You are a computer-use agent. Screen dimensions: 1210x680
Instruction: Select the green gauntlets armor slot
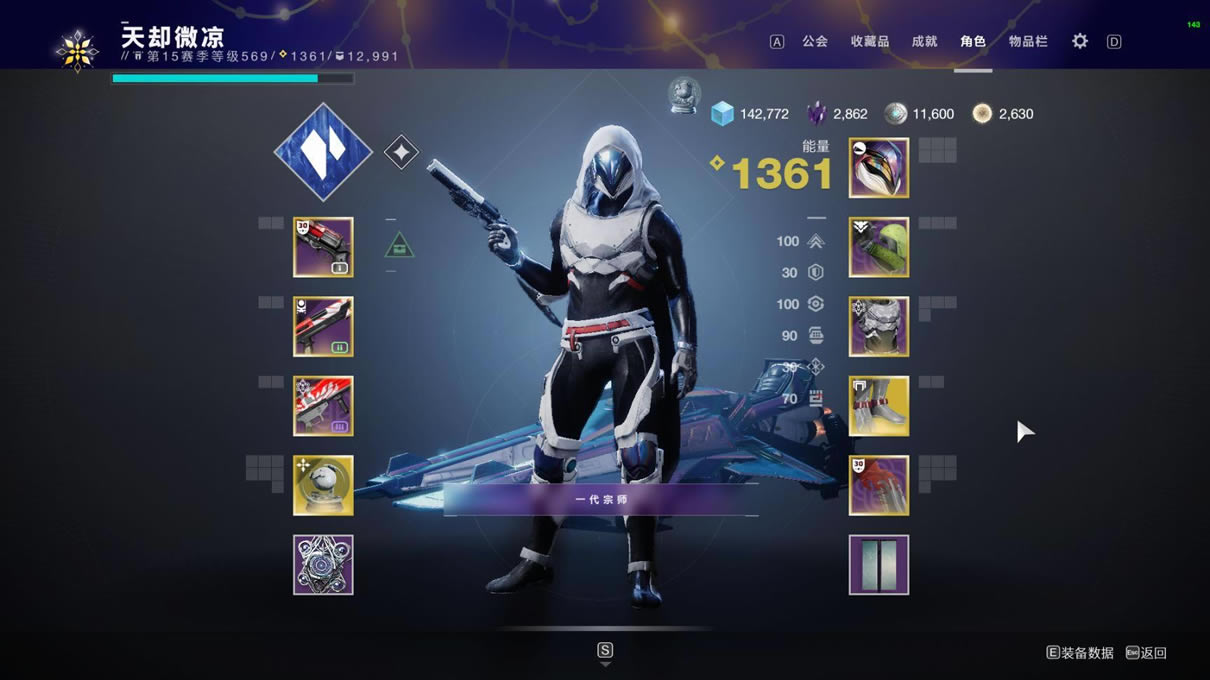pyautogui.click(x=879, y=247)
